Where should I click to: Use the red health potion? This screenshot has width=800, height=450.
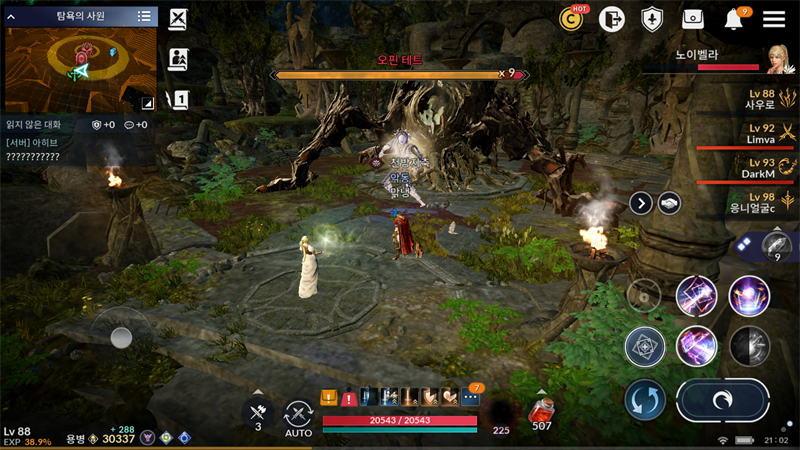(541, 410)
